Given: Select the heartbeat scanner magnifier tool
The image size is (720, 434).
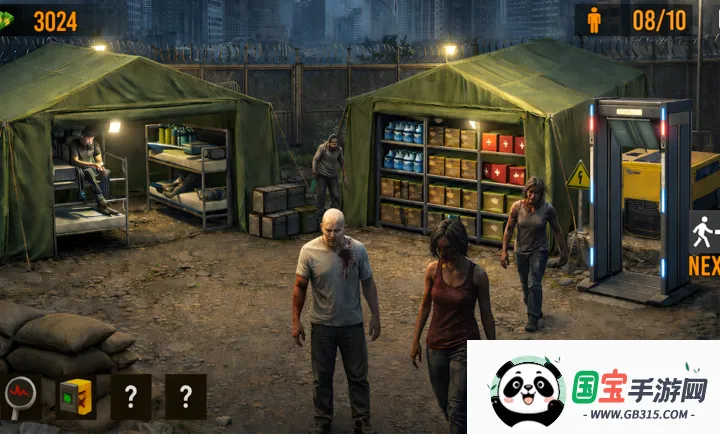Looking at the screenshot, I should point(20,396).
